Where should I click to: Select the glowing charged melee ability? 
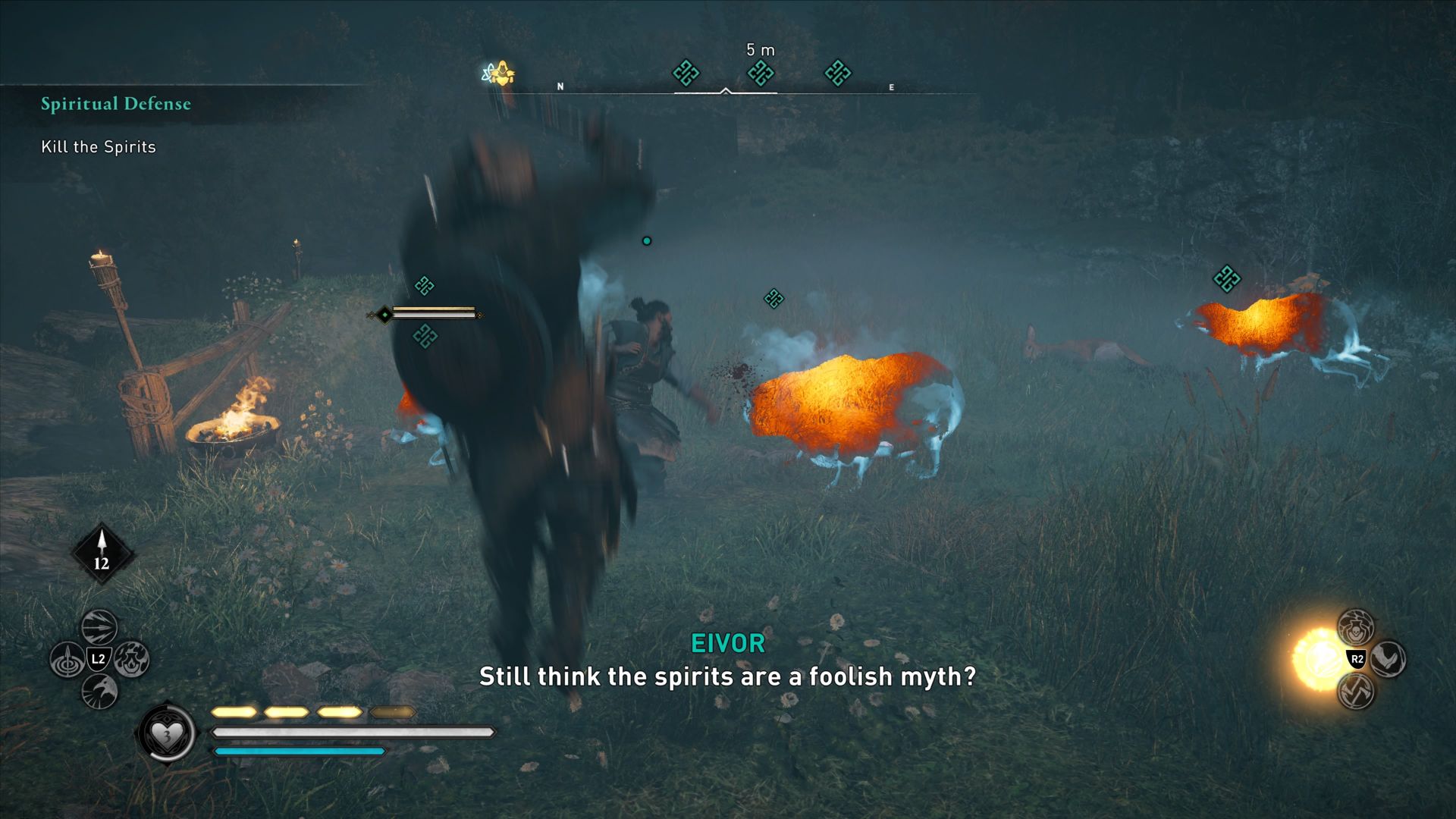point(1321,658)
